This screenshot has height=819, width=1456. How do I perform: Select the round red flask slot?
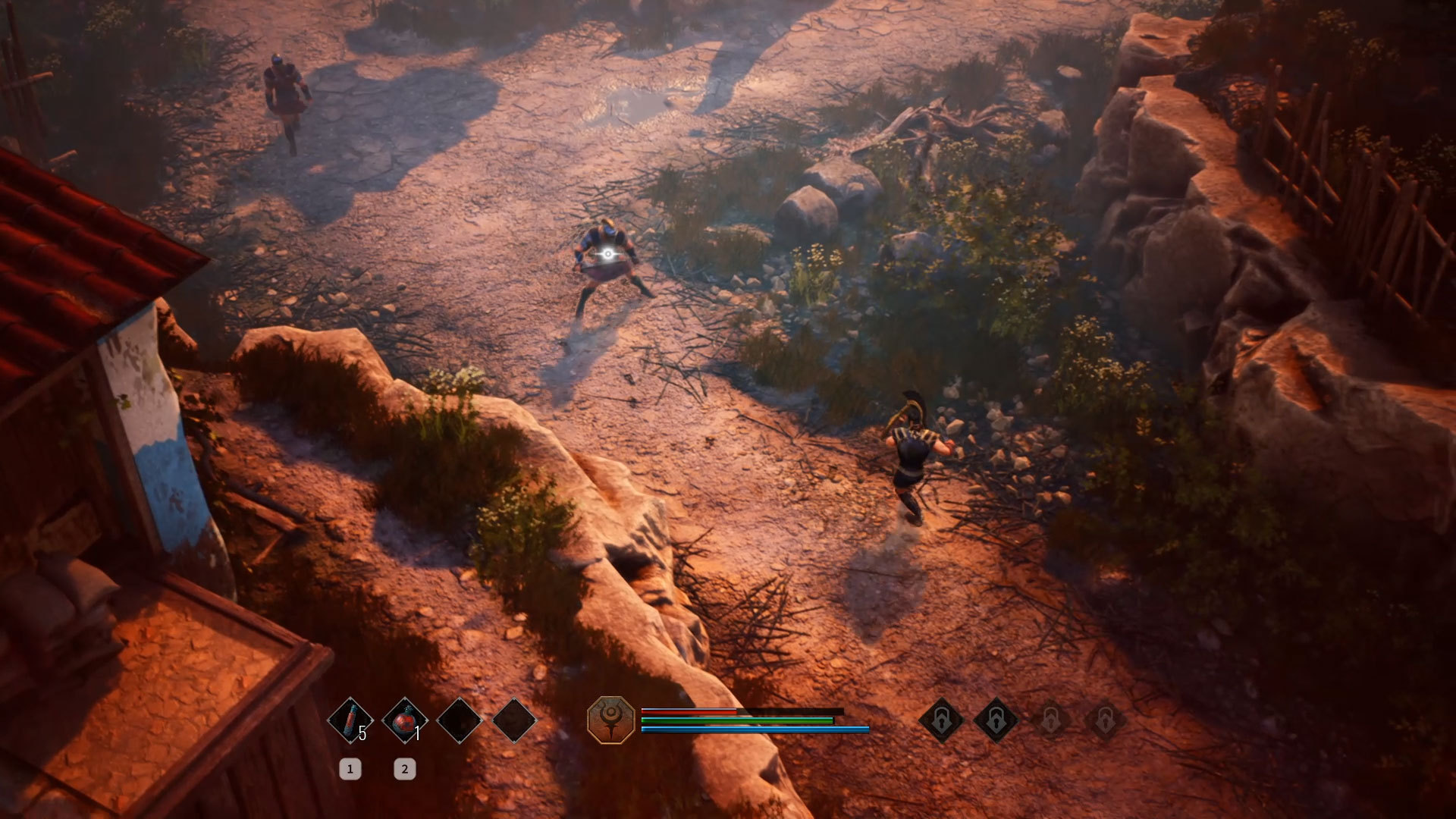405,720
